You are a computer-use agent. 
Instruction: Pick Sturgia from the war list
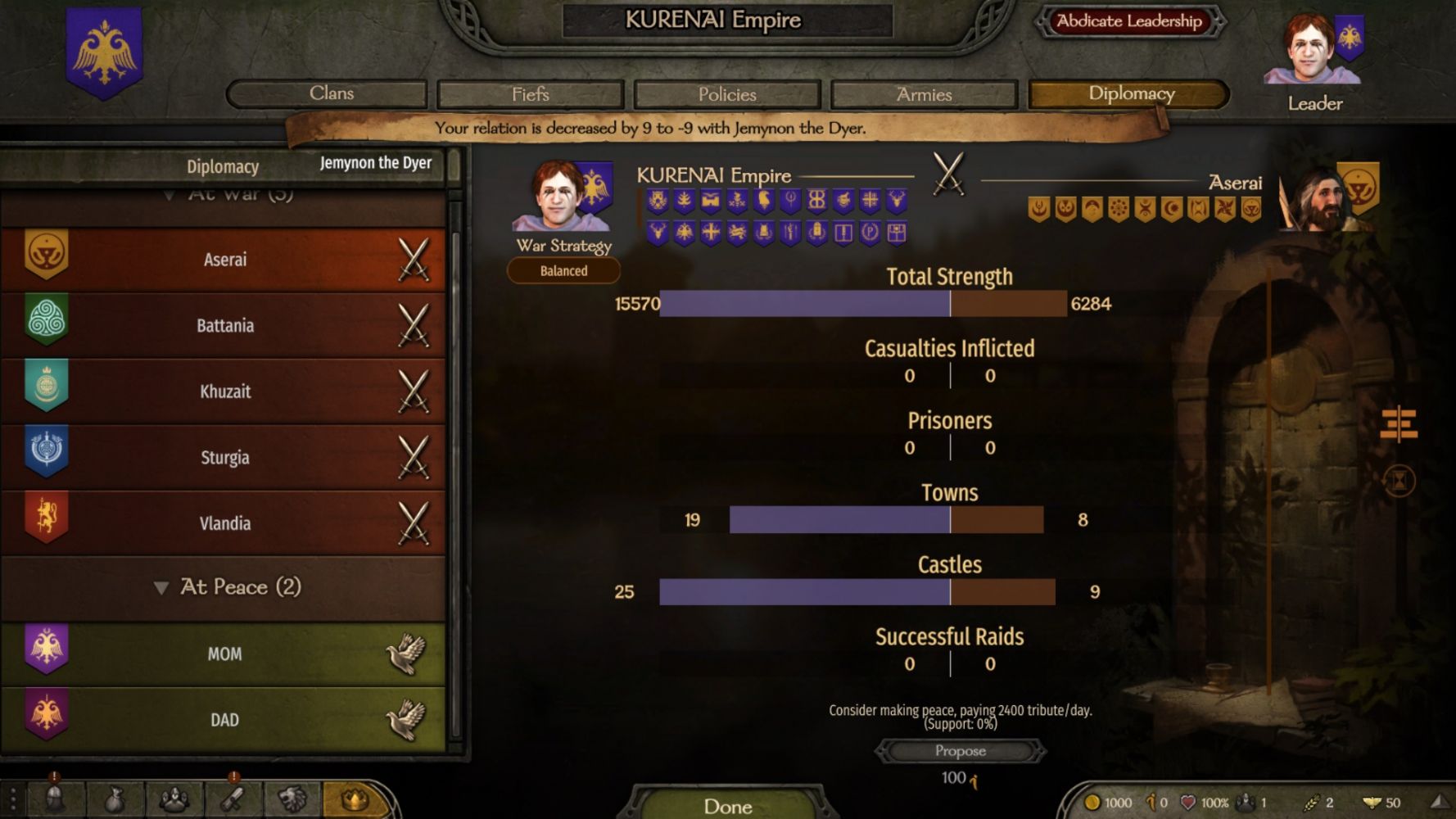[224, 457]
